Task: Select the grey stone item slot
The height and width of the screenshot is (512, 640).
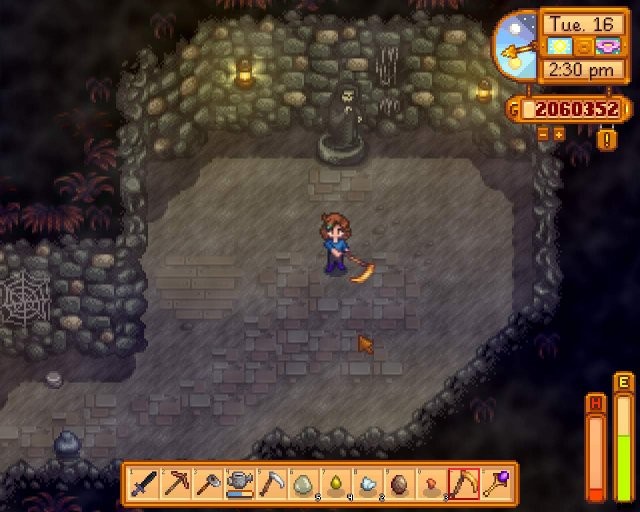Action: (x=303, y=484)
